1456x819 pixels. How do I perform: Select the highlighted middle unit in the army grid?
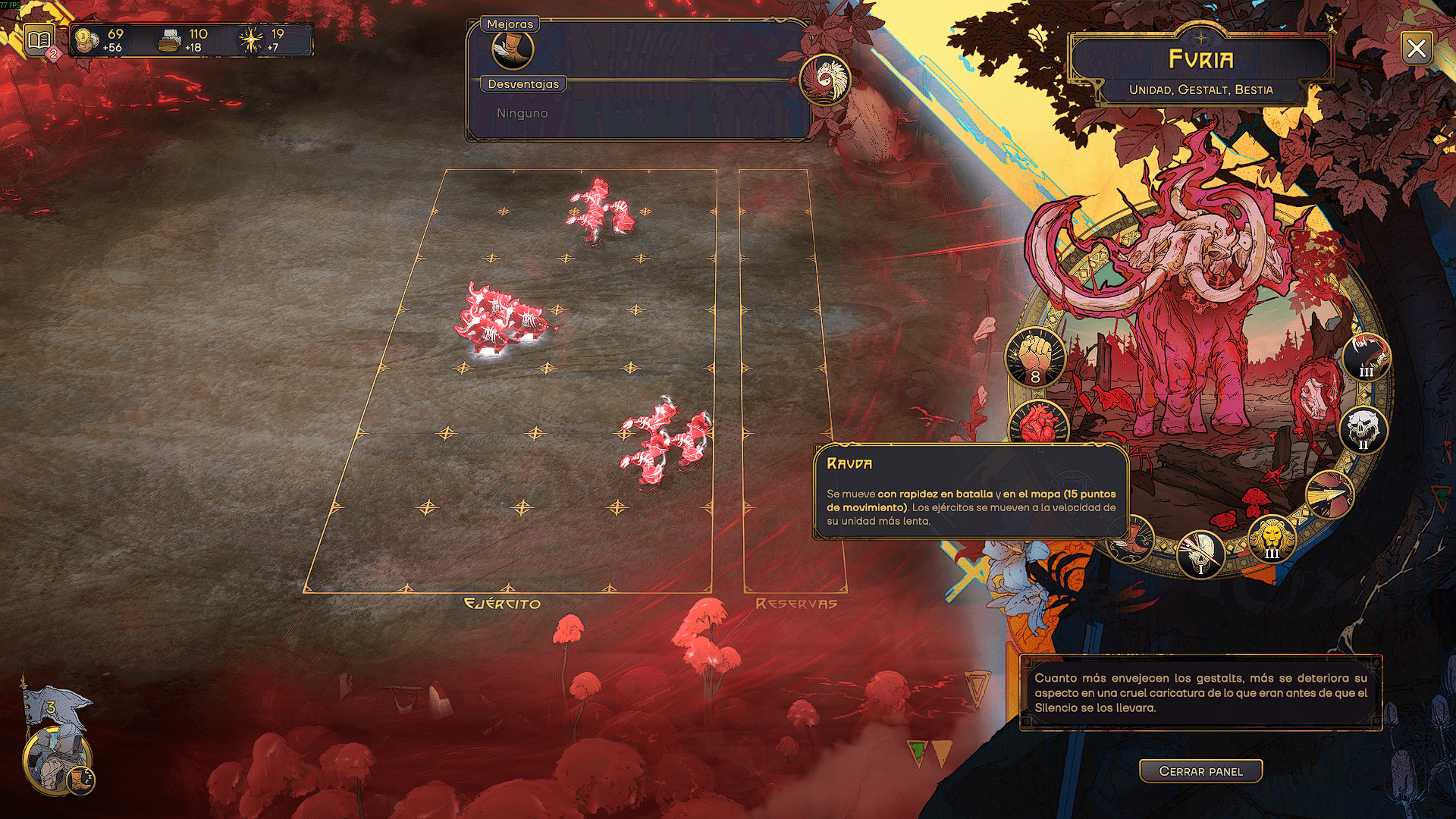501,319
